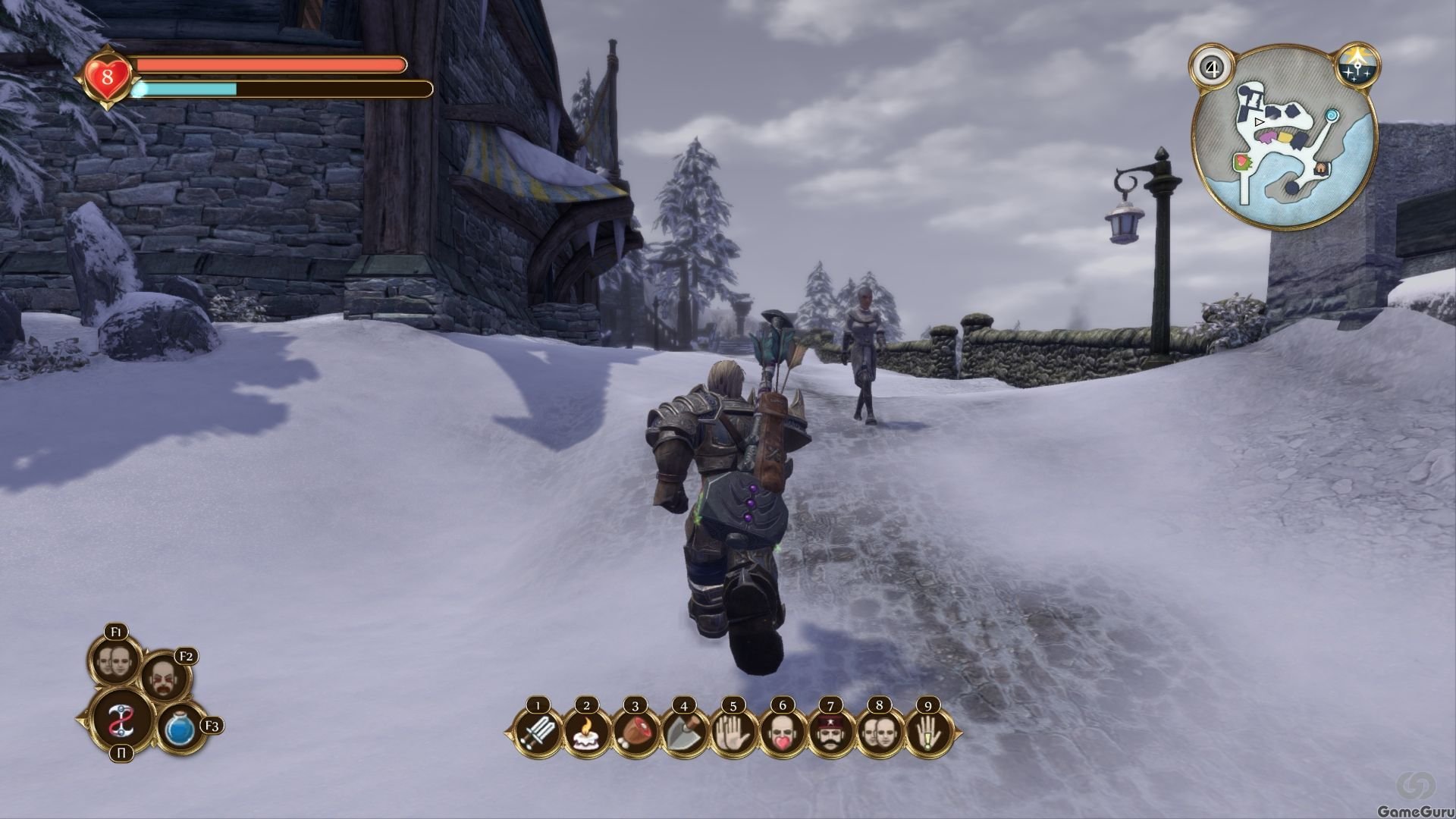Click the two faces hotbar slot 8
Image resolution: width=1456 pixels, height=819 pixels.
(880, 734)
